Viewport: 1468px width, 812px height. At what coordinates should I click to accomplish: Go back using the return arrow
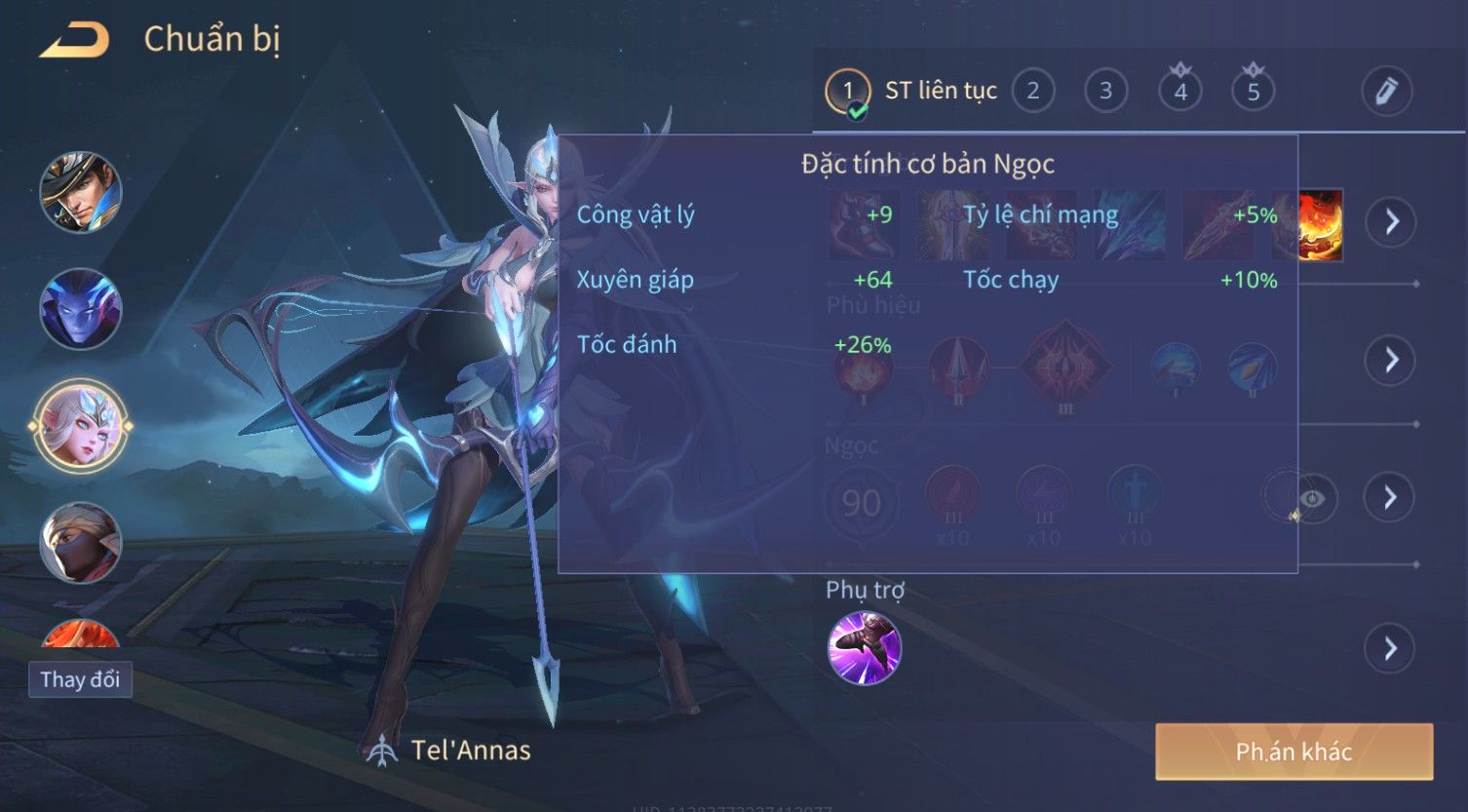point(74,40)
